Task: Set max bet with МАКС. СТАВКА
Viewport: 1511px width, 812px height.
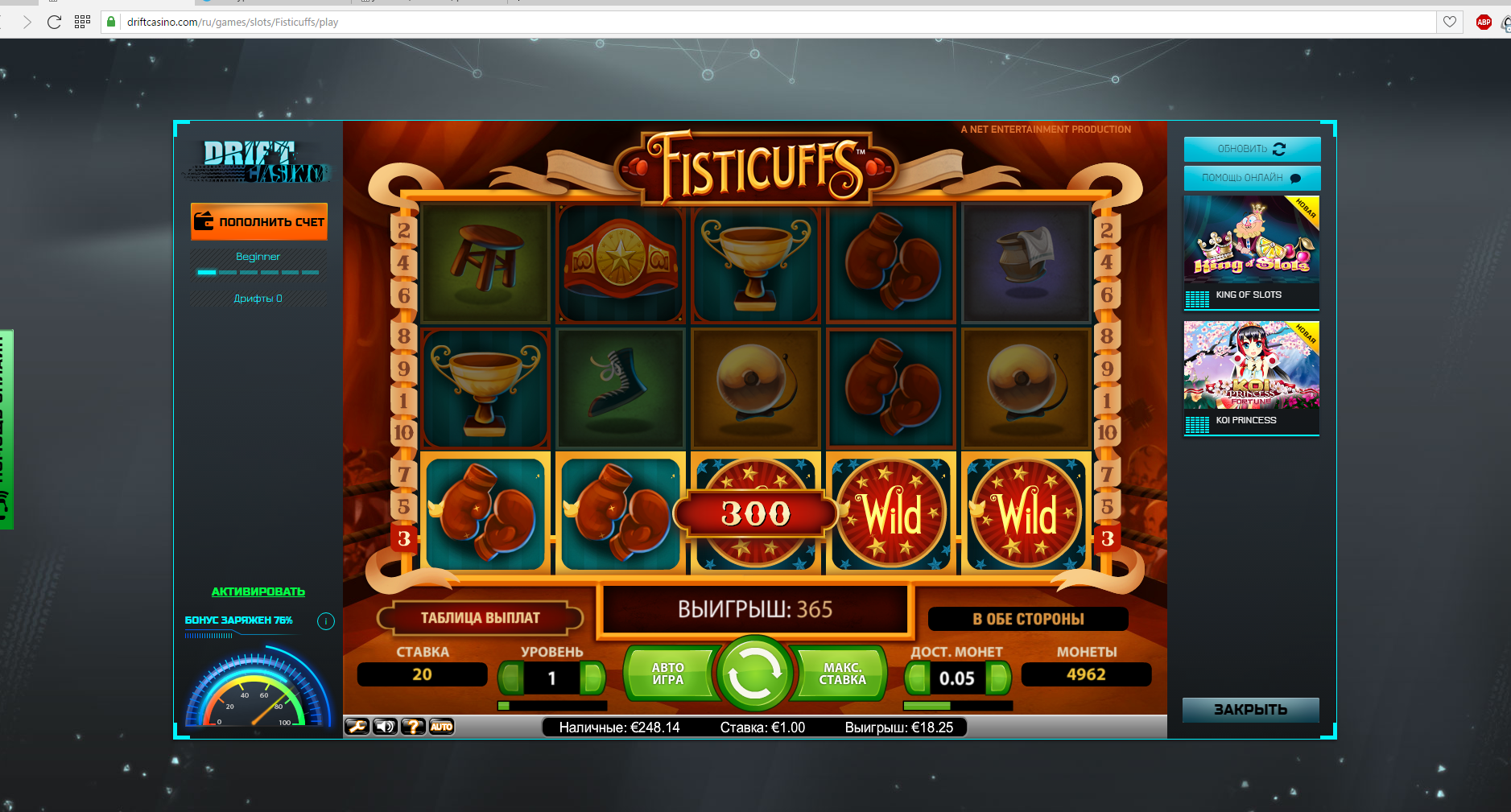Action: tap(842, 674)
